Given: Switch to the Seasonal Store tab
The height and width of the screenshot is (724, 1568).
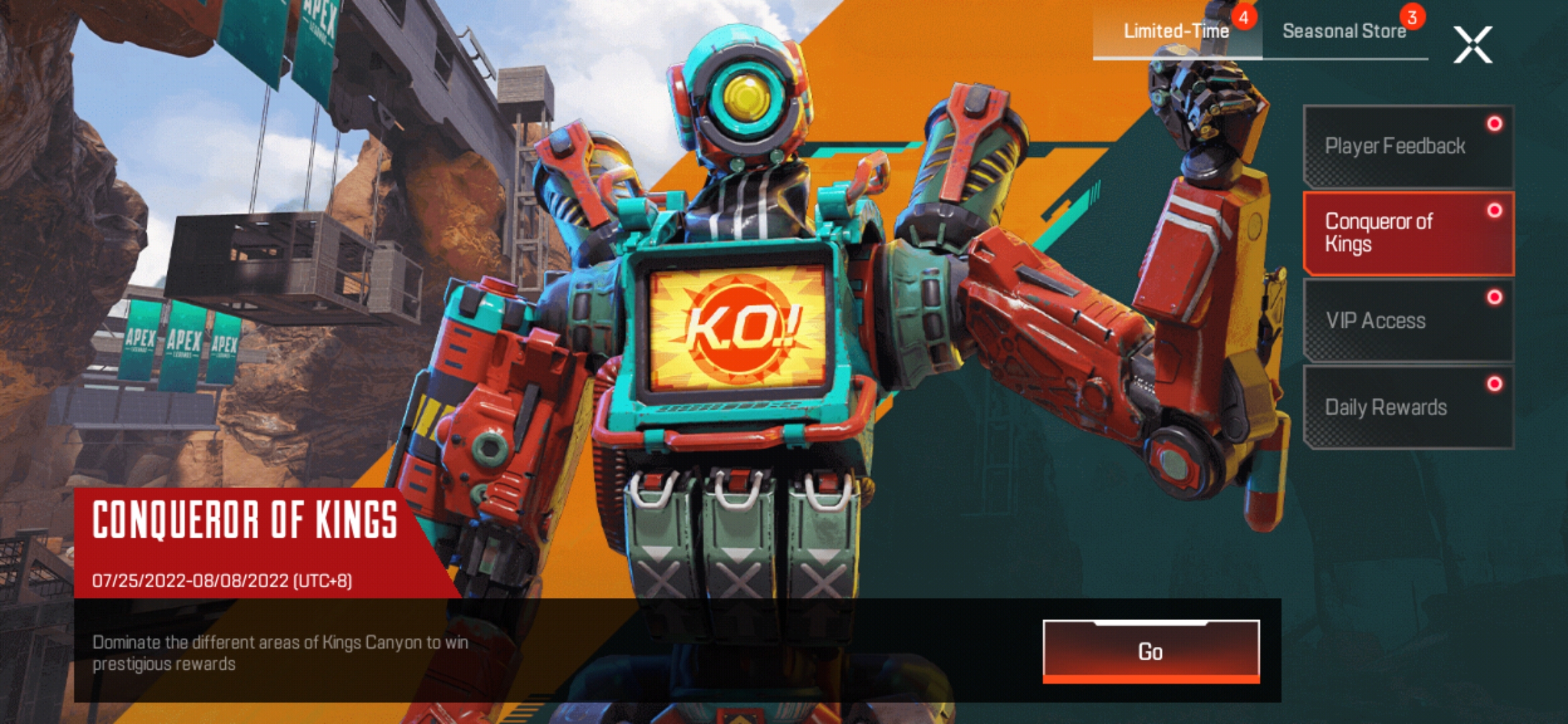Looking at the screenshot, I should click(1342, 31).
